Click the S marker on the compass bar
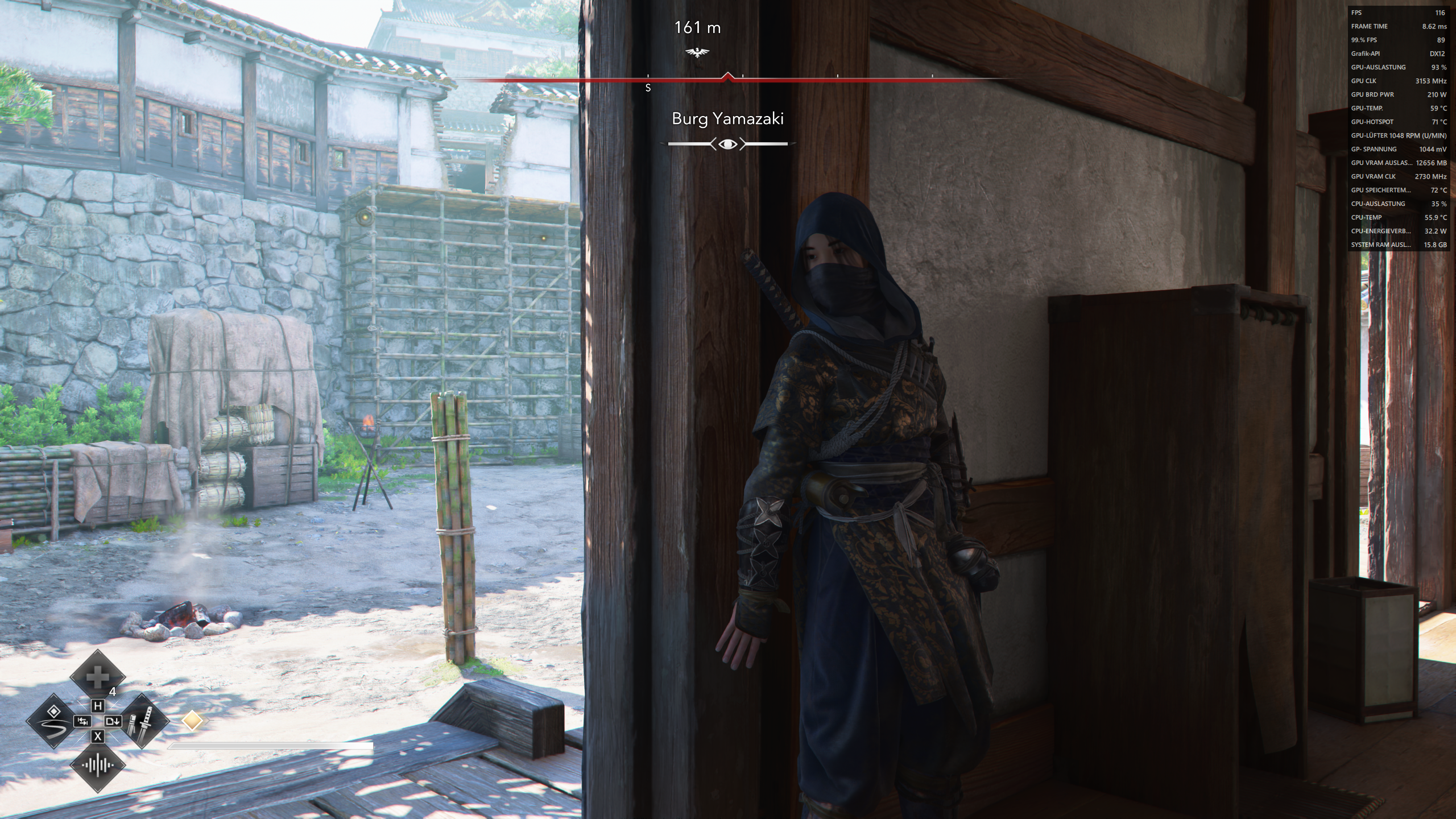 pos(648,88)
